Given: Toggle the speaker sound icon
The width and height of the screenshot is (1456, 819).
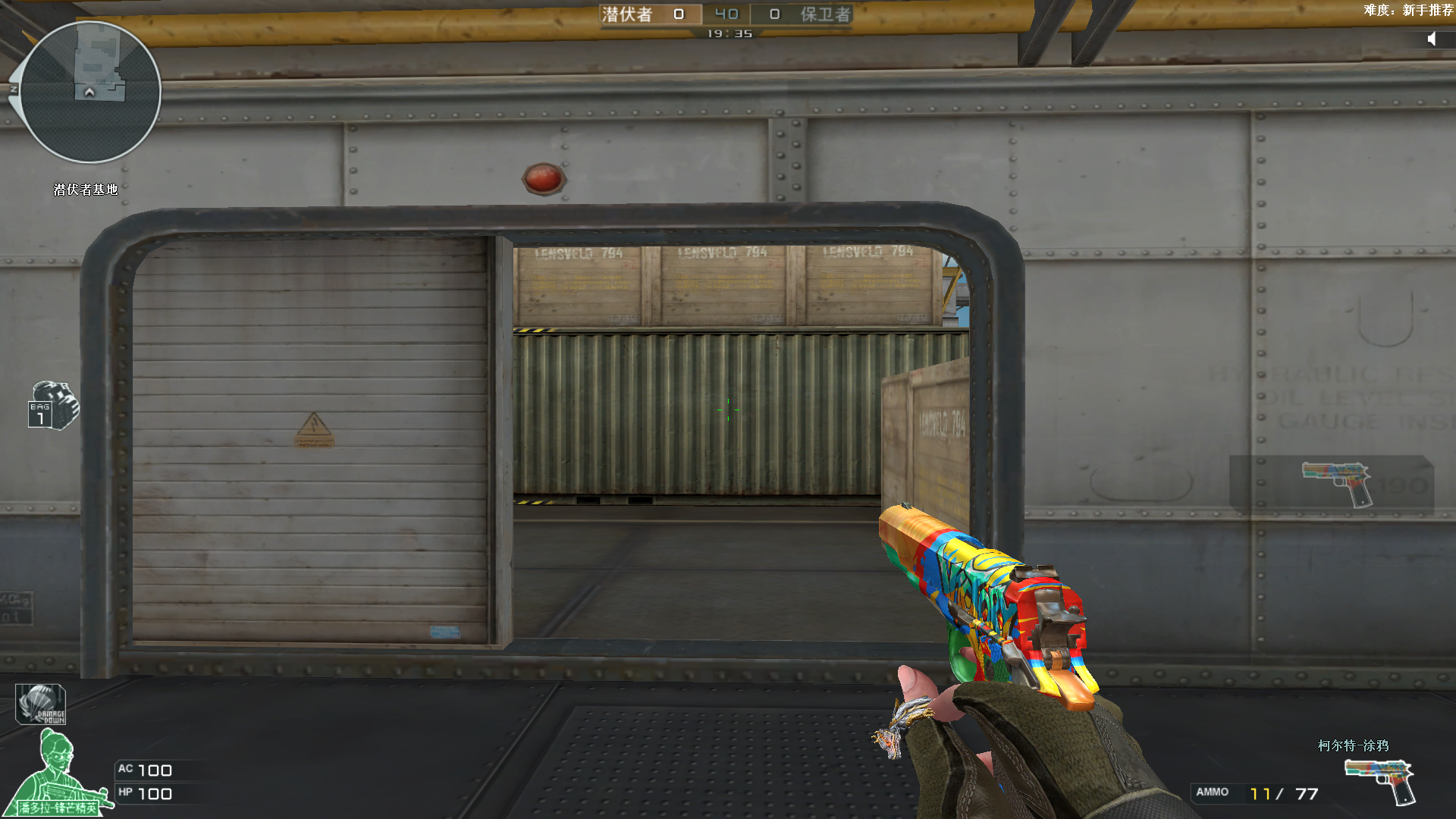Looking at the screenshot, I should tap(1432, 39).
